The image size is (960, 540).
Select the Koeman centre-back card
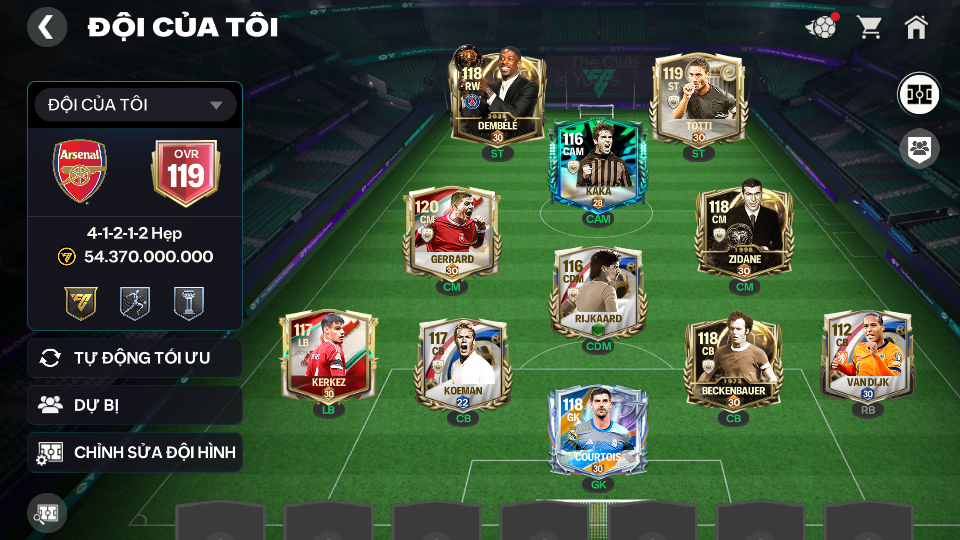coord(463,362)
